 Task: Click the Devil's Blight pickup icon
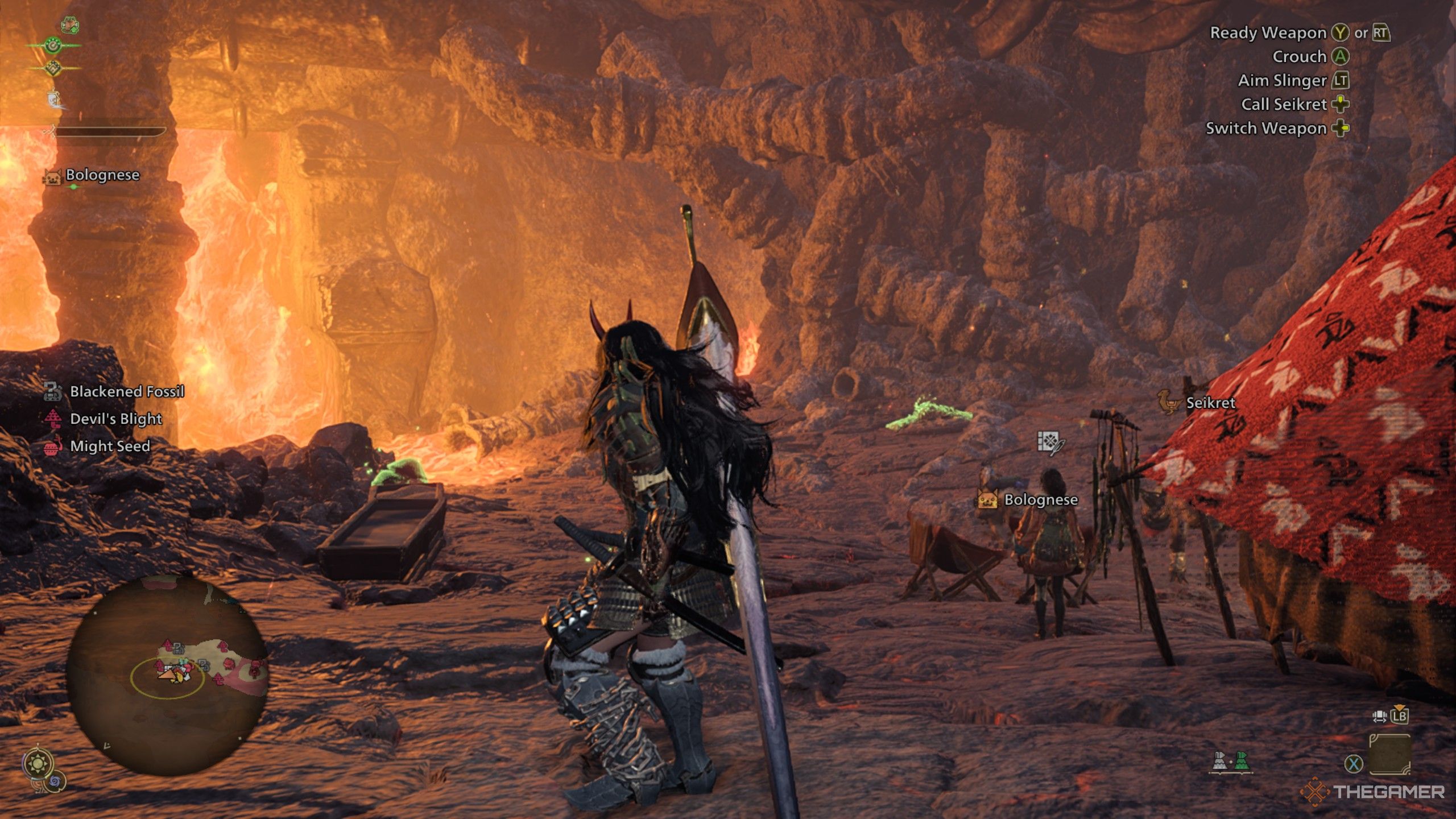tap(54, 419)
